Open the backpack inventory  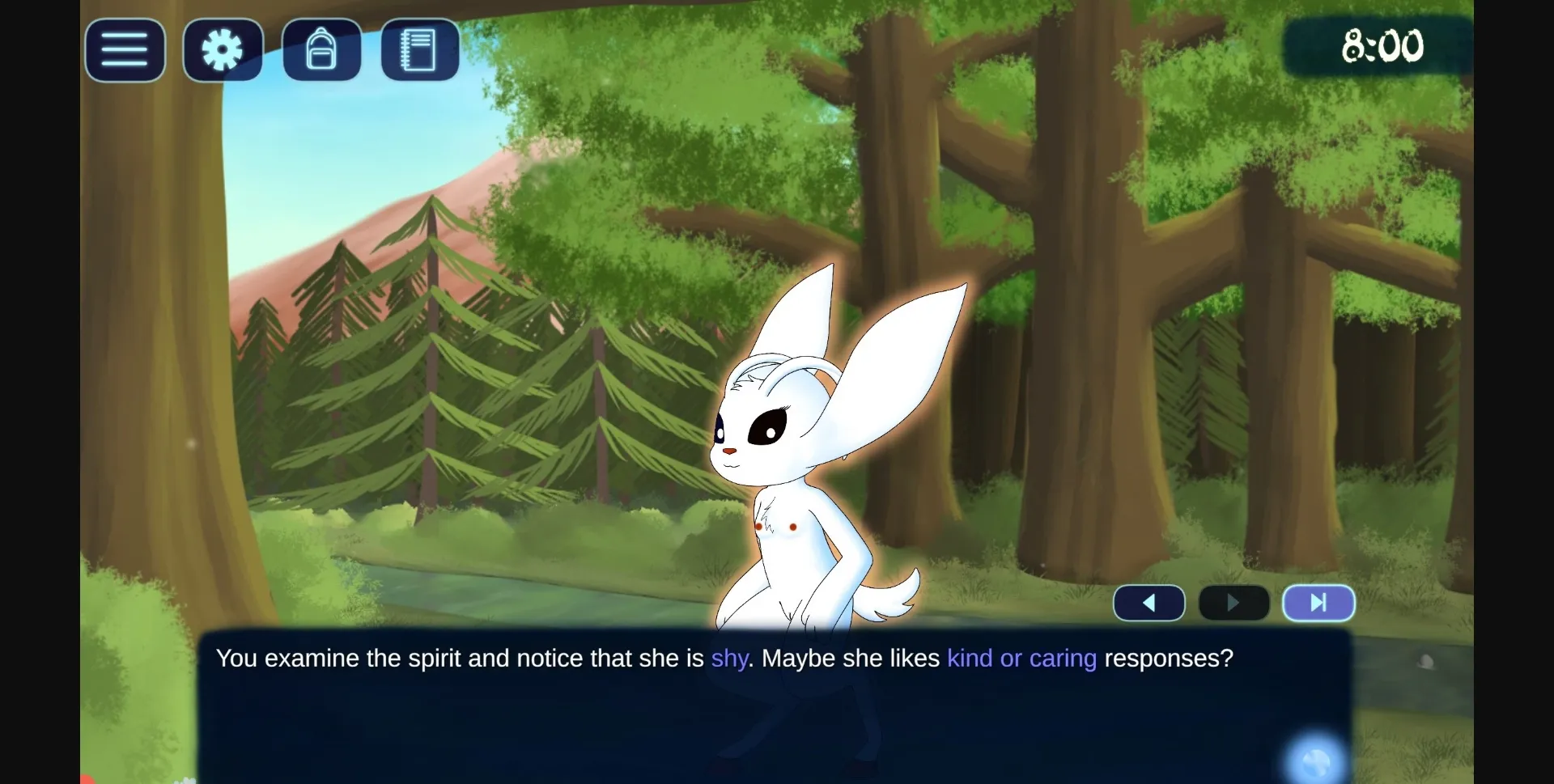point(321,50)
